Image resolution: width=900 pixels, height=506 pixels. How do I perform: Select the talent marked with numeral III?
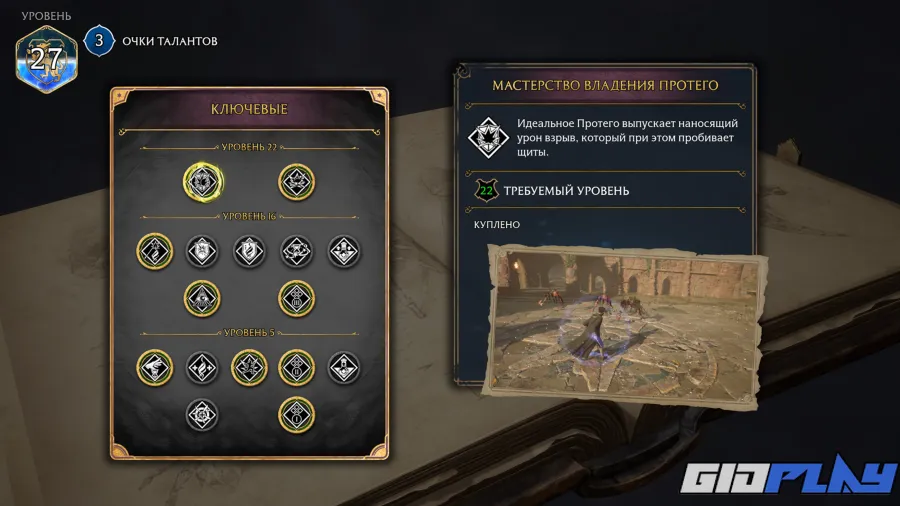[297, 297]
